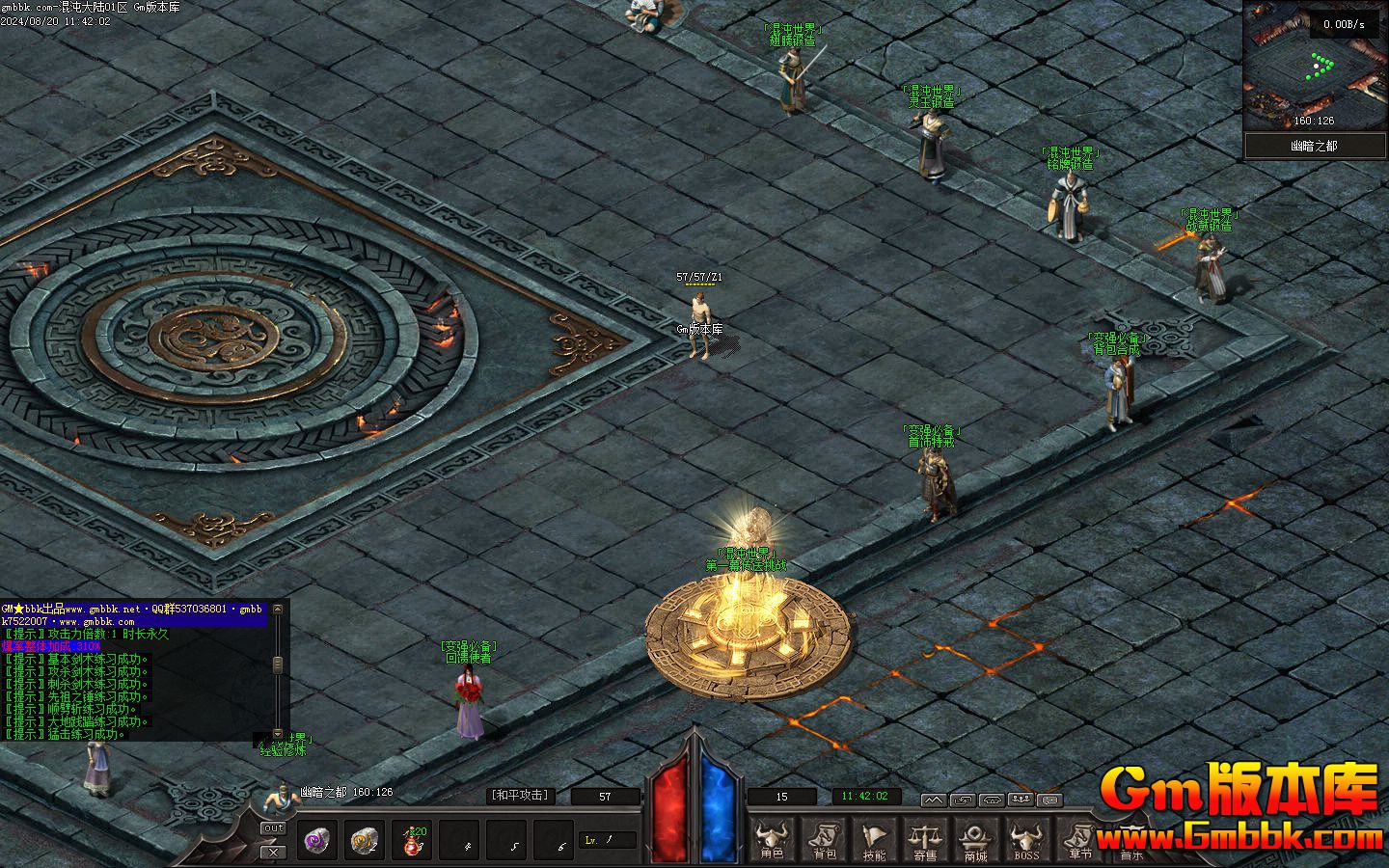The image size is (1389, 868).
Task: Open the 角色 character panel
Action: pos(772,838)
